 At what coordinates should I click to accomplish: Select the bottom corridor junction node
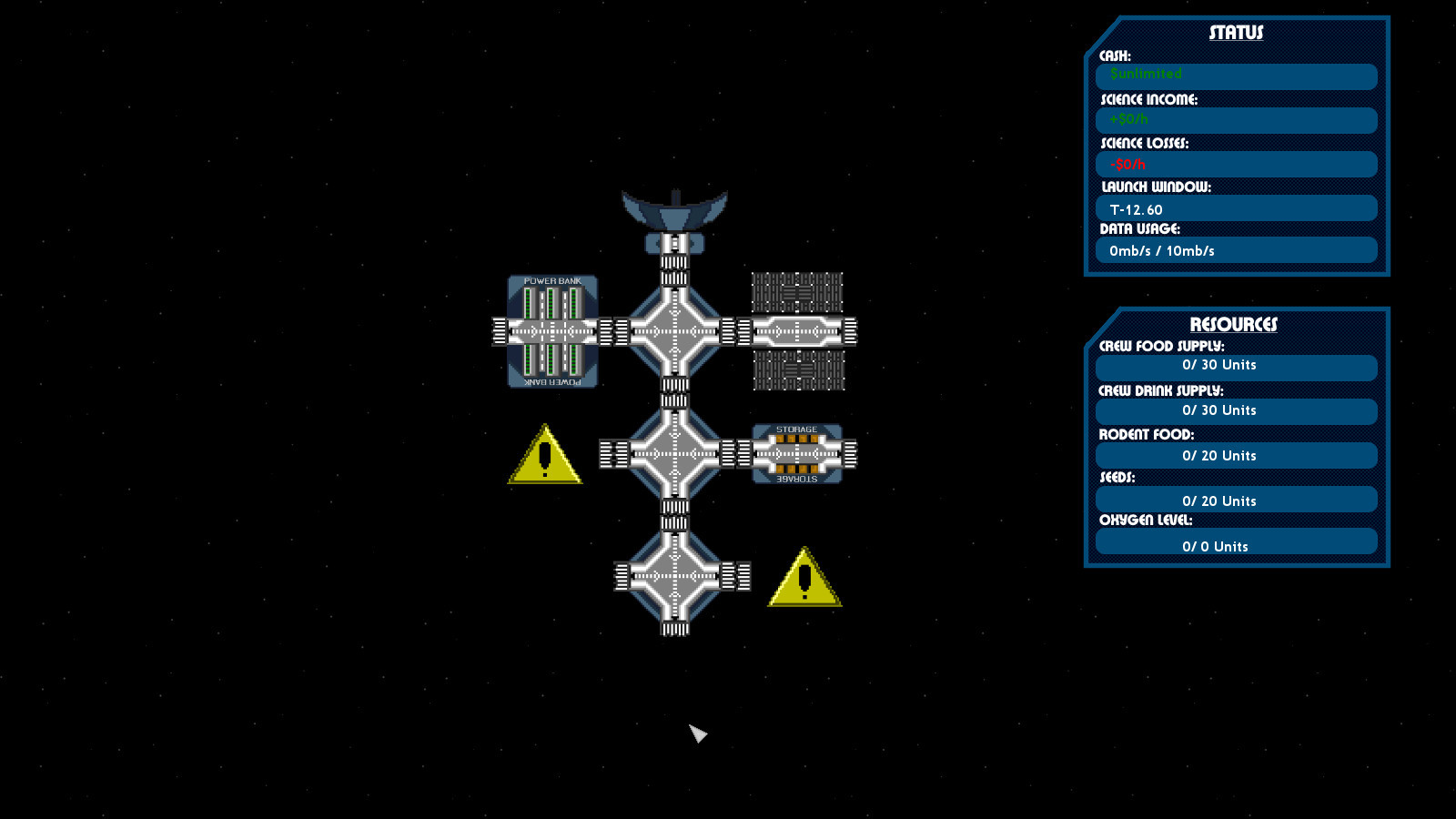(673, 578)
